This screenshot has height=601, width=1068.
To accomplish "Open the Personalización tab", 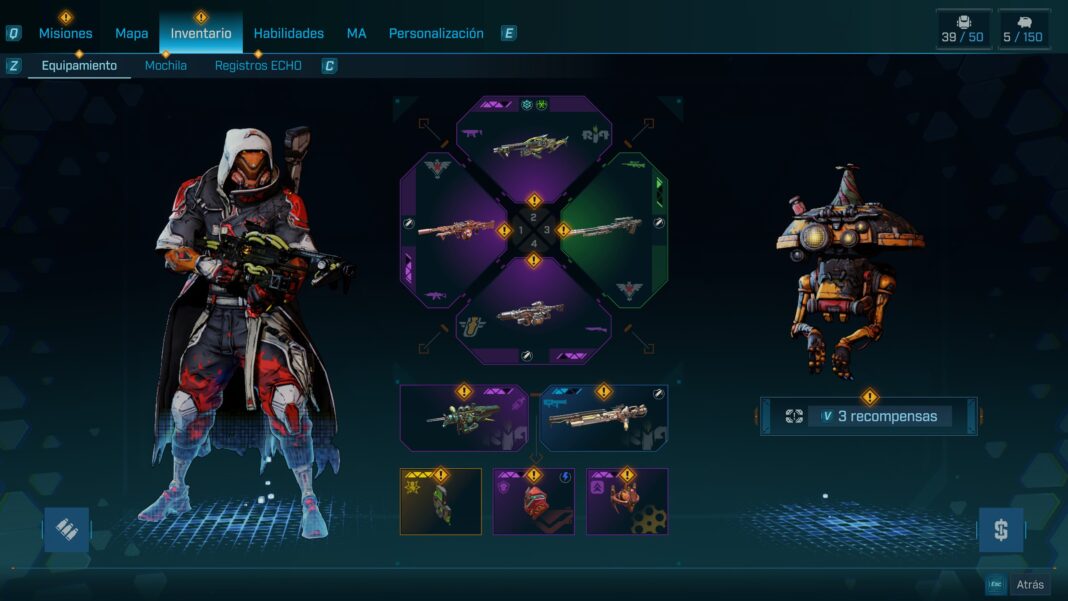I will point(436,33).
